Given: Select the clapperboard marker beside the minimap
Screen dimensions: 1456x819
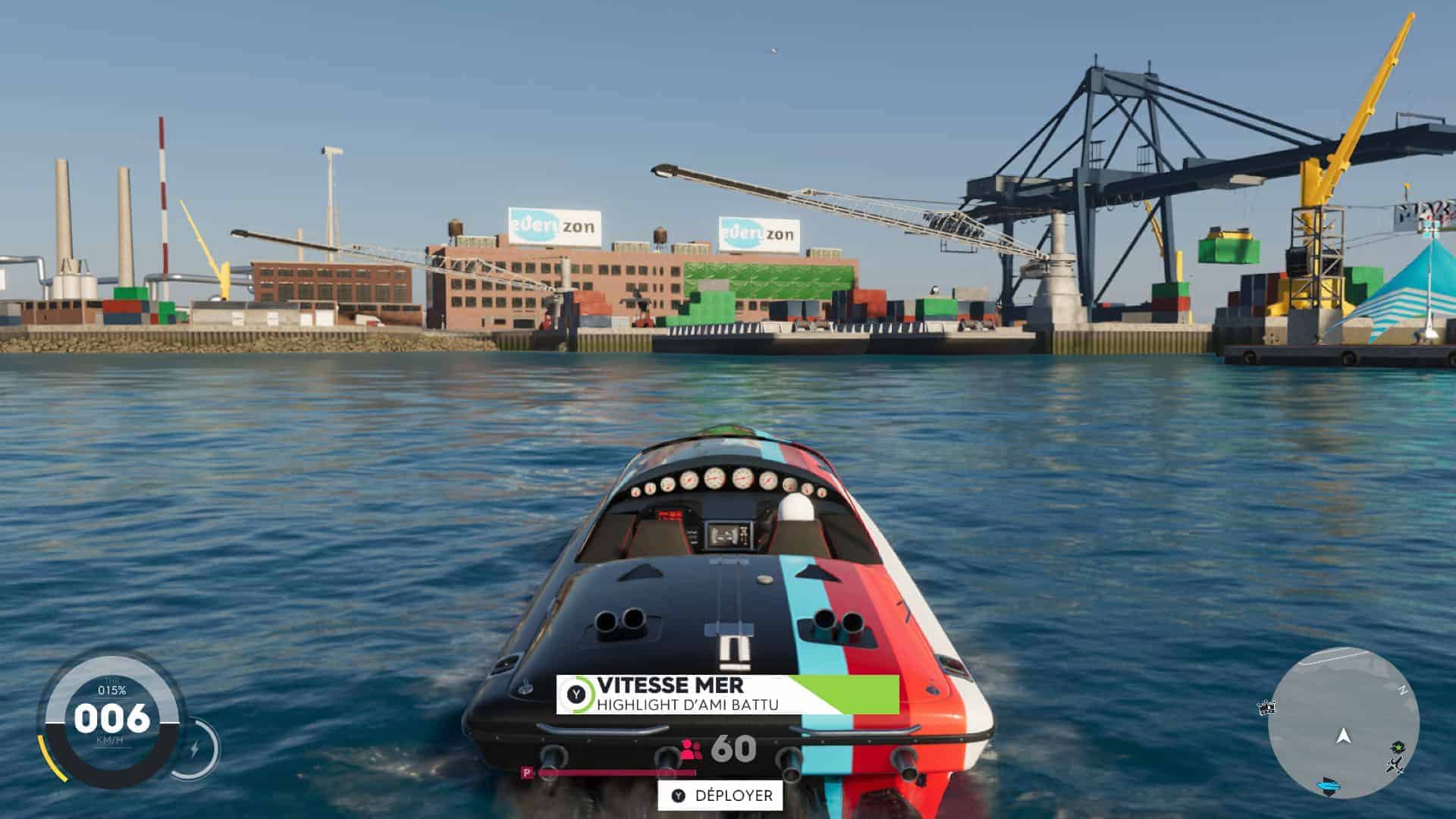Looking at the screenshot, I should tap(1265, 708).
